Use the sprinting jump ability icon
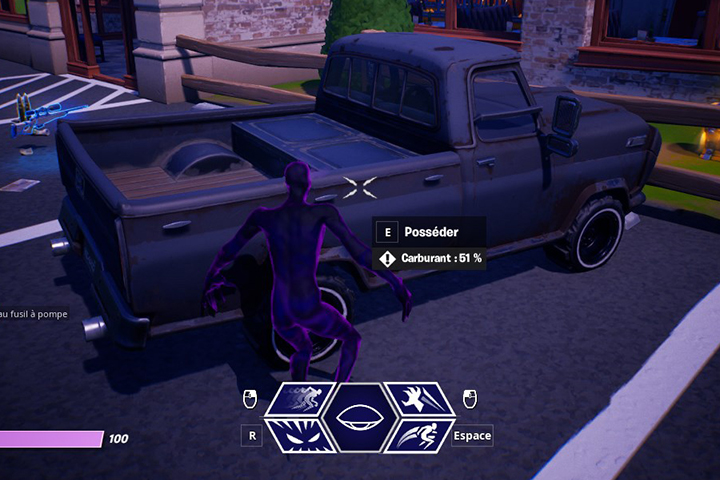 click(x=418, y=435)
